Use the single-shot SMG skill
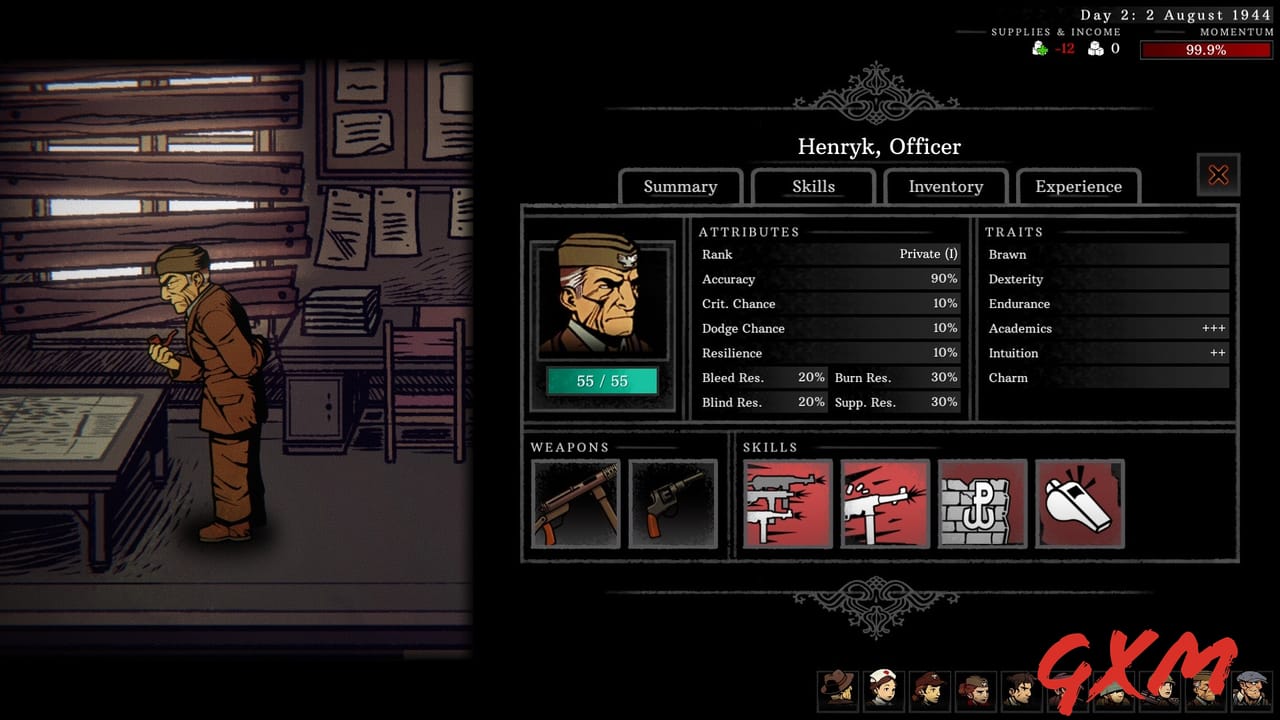1280x720 pixels. [884, 503]
